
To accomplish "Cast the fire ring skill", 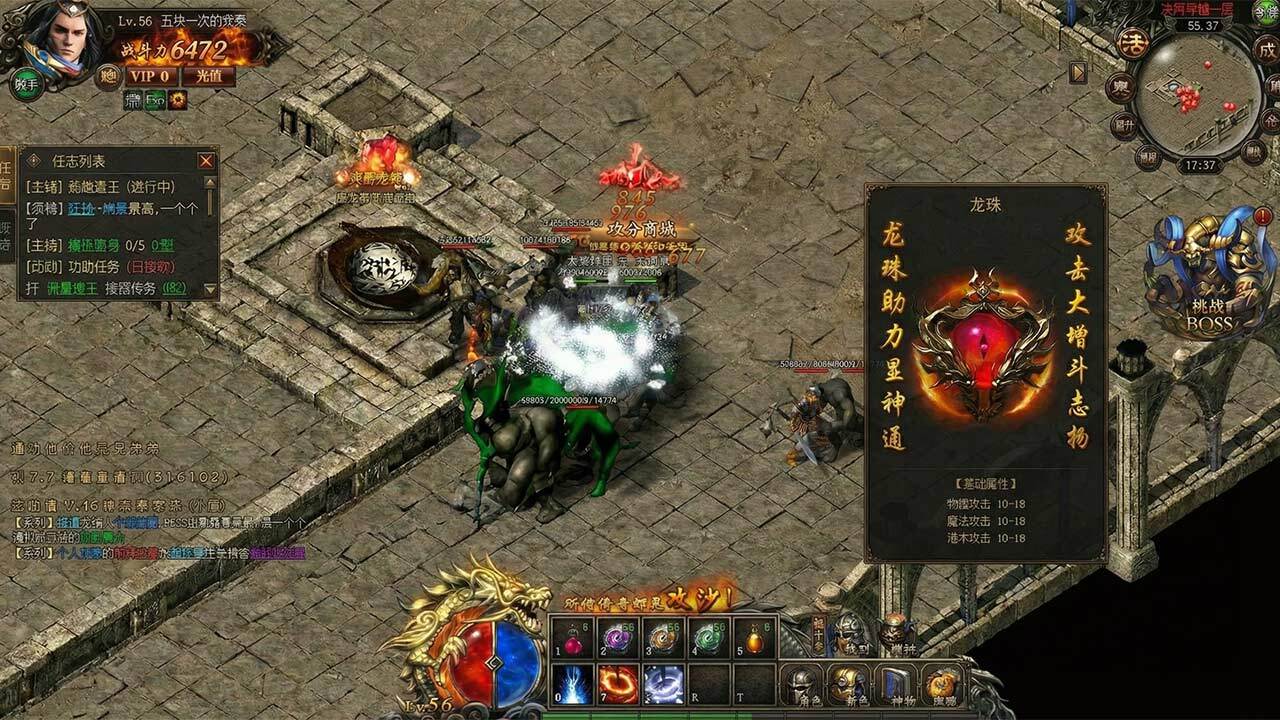I will pos(618,684).
